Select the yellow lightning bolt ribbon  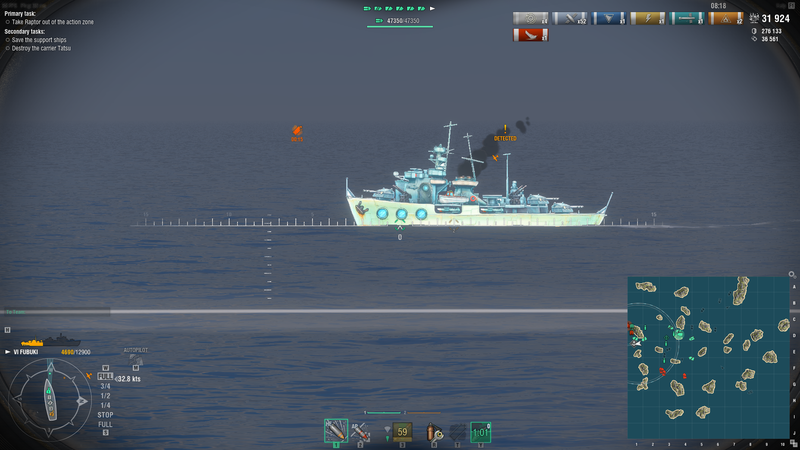[648, 18]
